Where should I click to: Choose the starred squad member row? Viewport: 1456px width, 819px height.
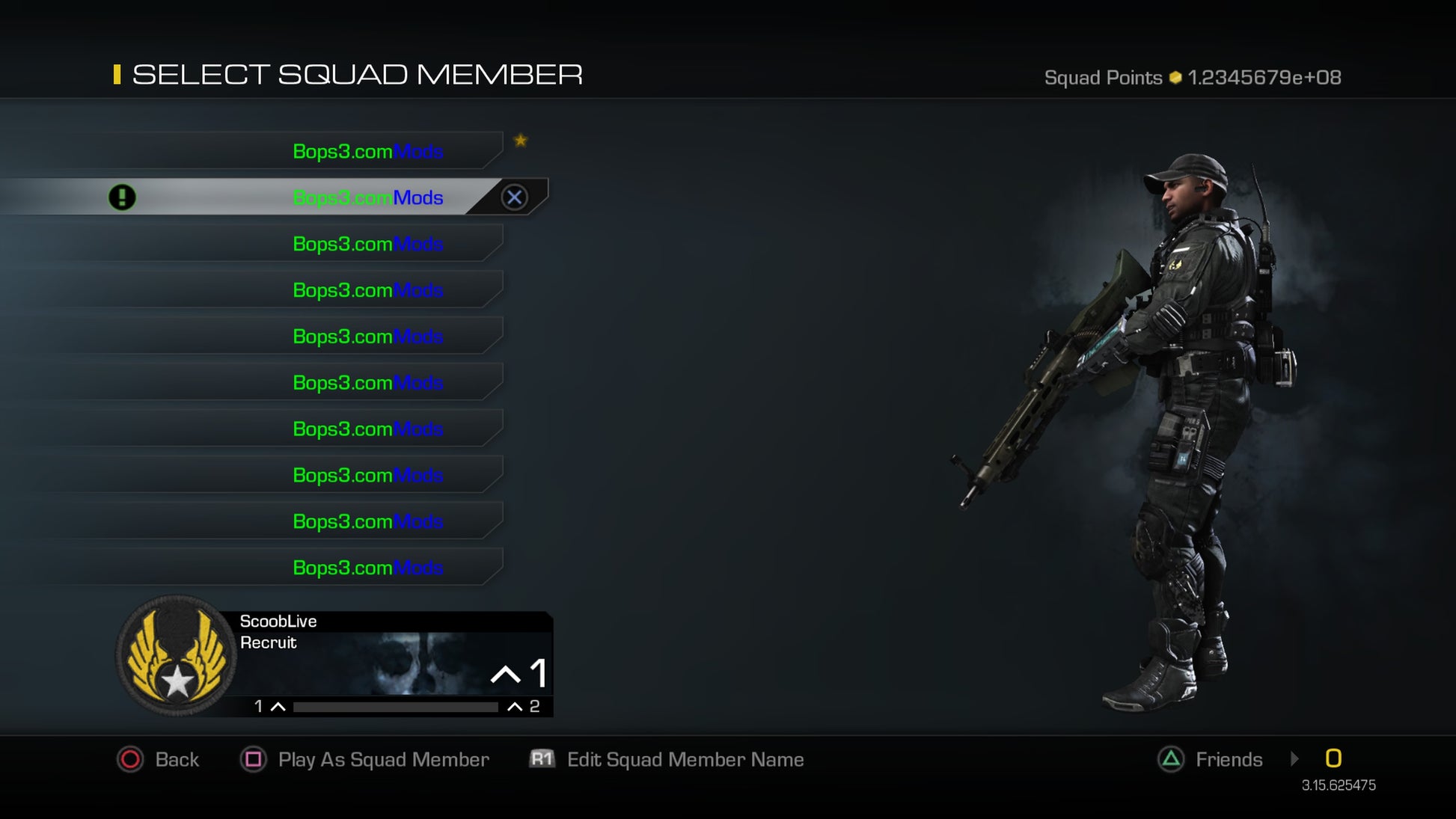click(367, 151)
